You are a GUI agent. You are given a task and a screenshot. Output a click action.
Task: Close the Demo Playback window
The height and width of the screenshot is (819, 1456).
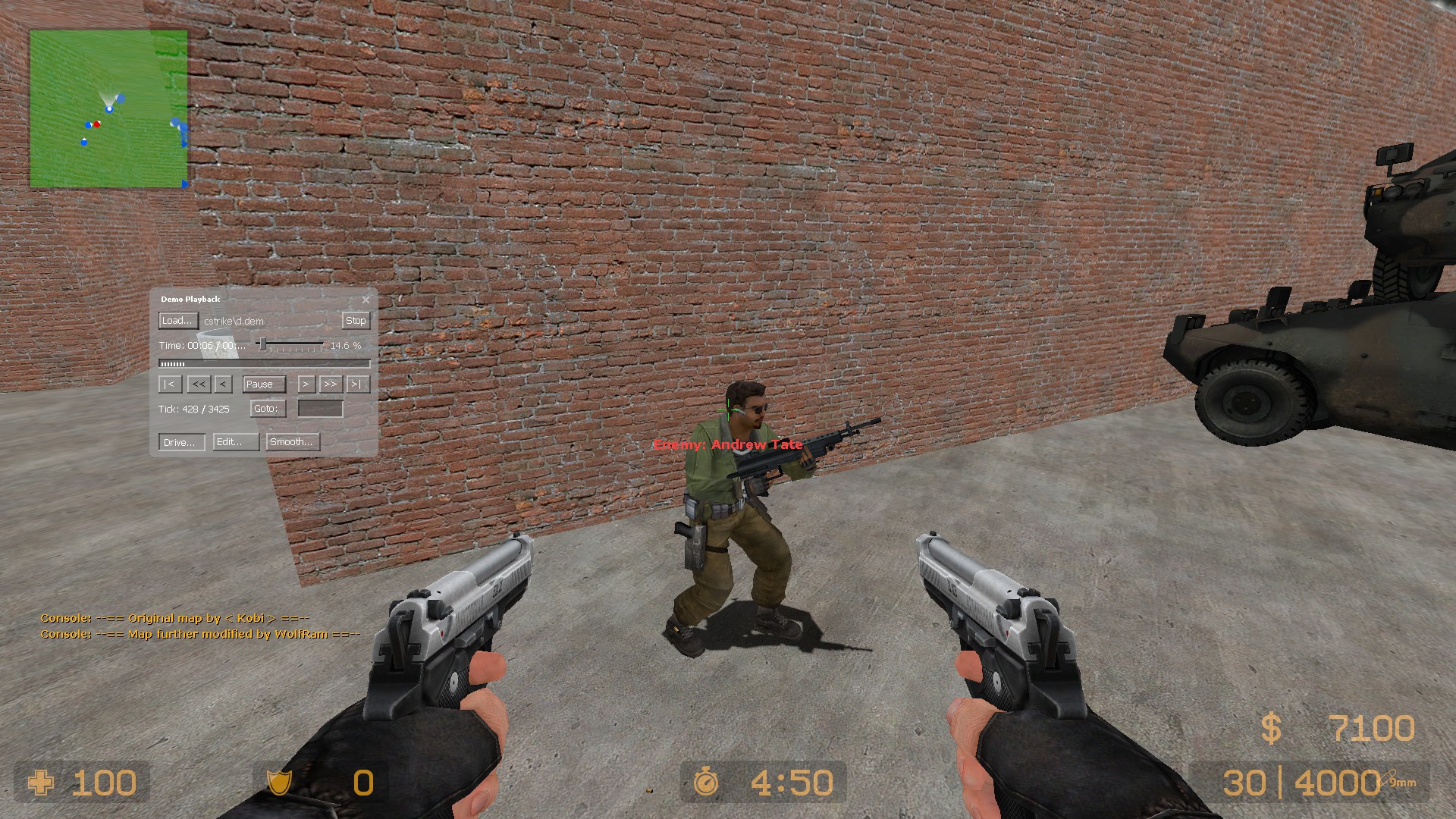pos(366,300)
